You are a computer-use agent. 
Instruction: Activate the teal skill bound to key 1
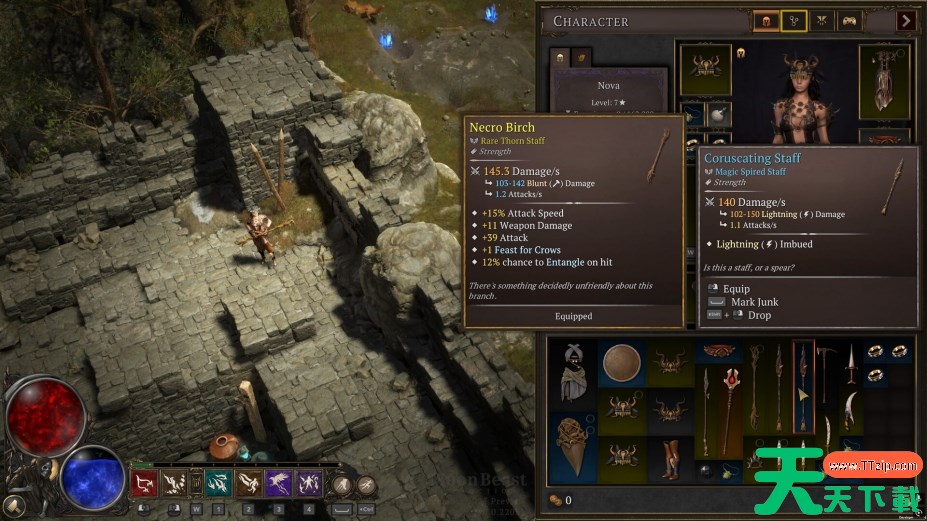217,484
